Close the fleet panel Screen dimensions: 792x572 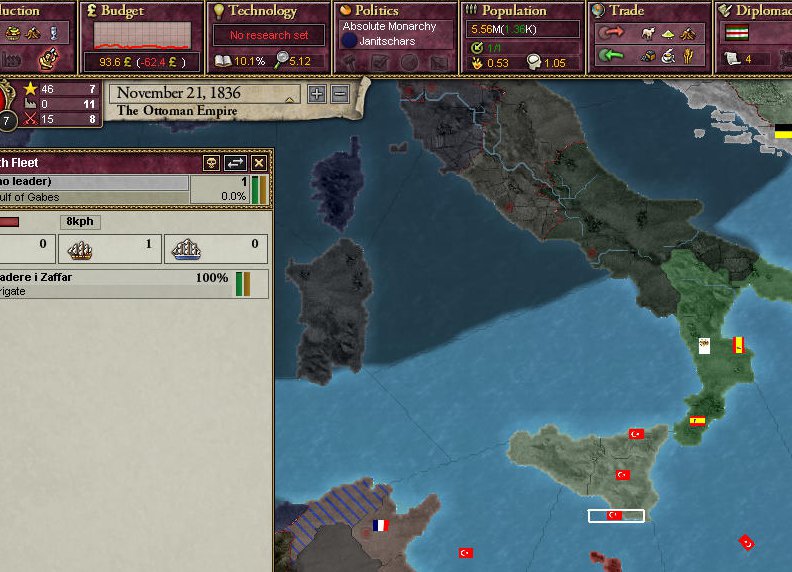click(x=259, y=163)
